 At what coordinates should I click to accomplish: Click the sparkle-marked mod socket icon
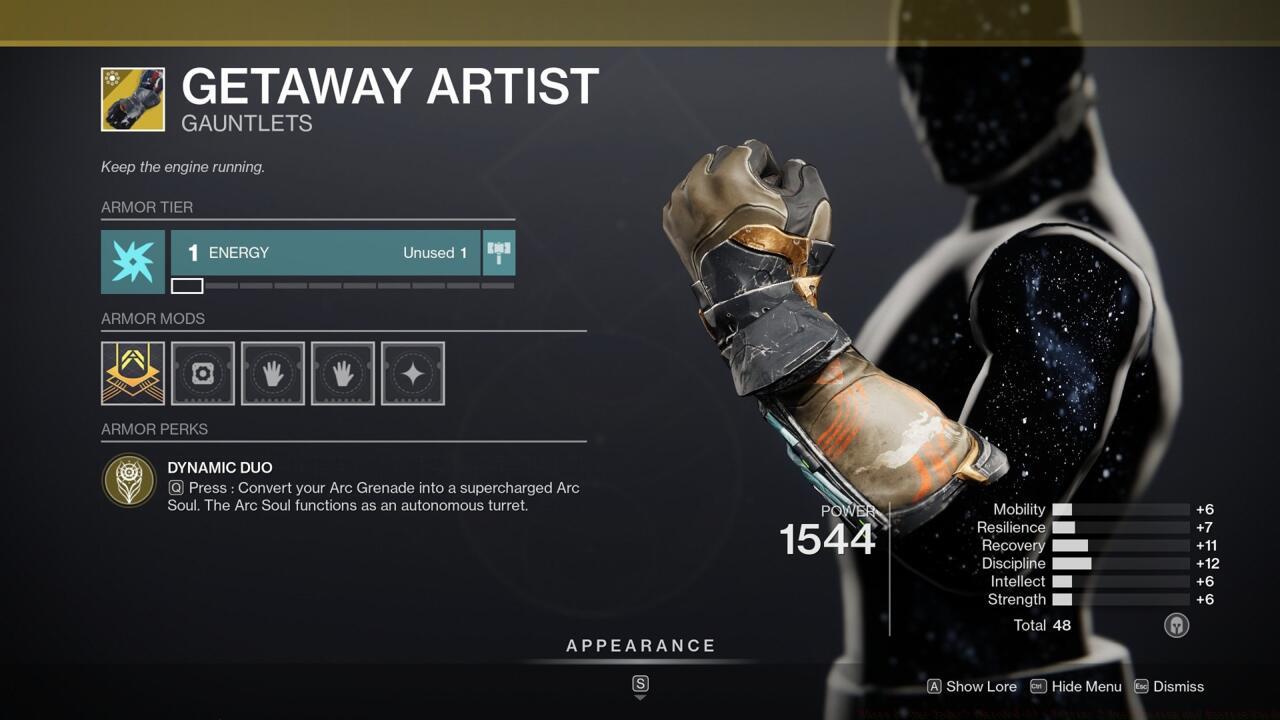click(412, 373)
